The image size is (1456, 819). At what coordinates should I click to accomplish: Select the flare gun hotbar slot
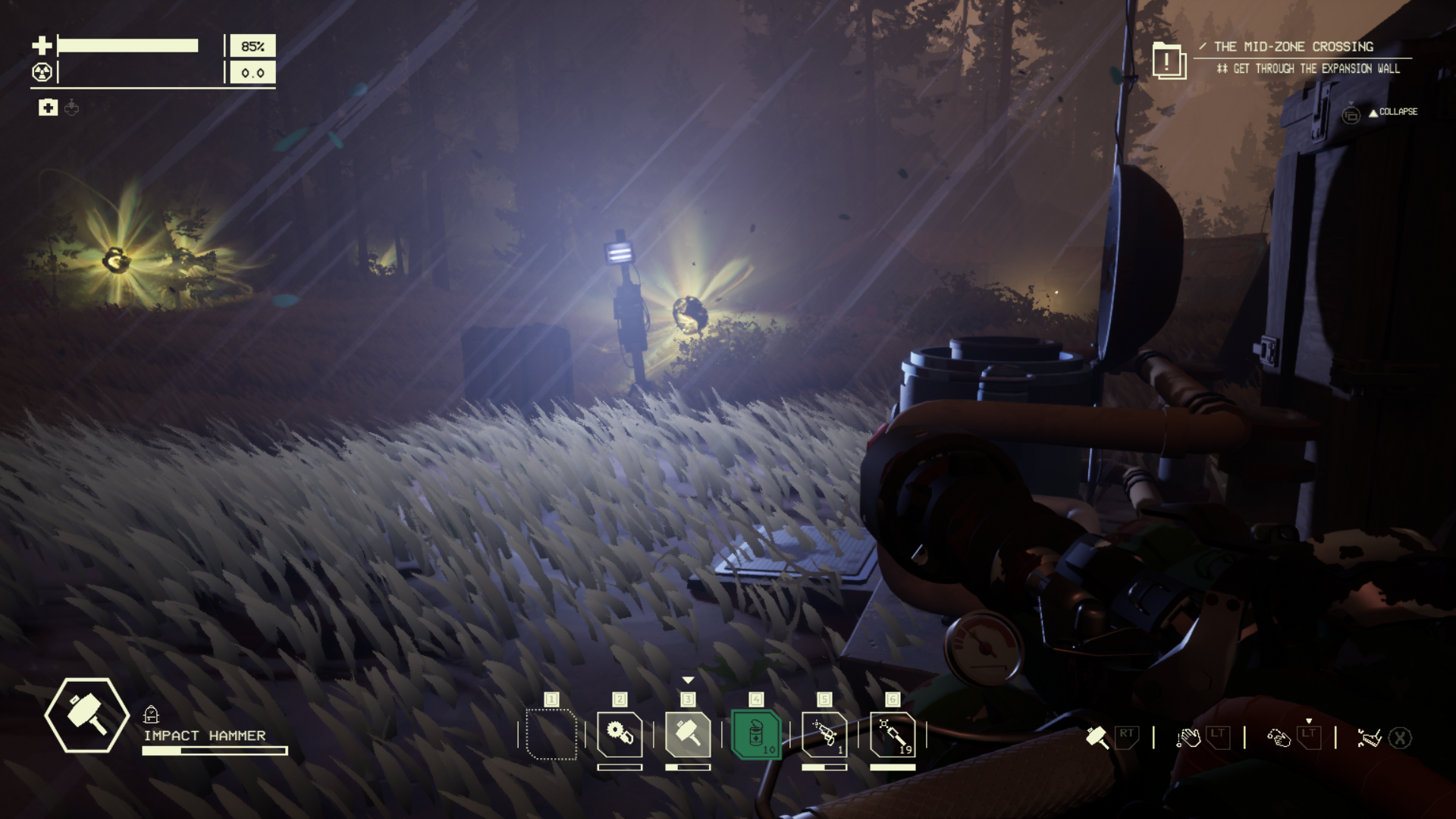click(x=824, y=734)
